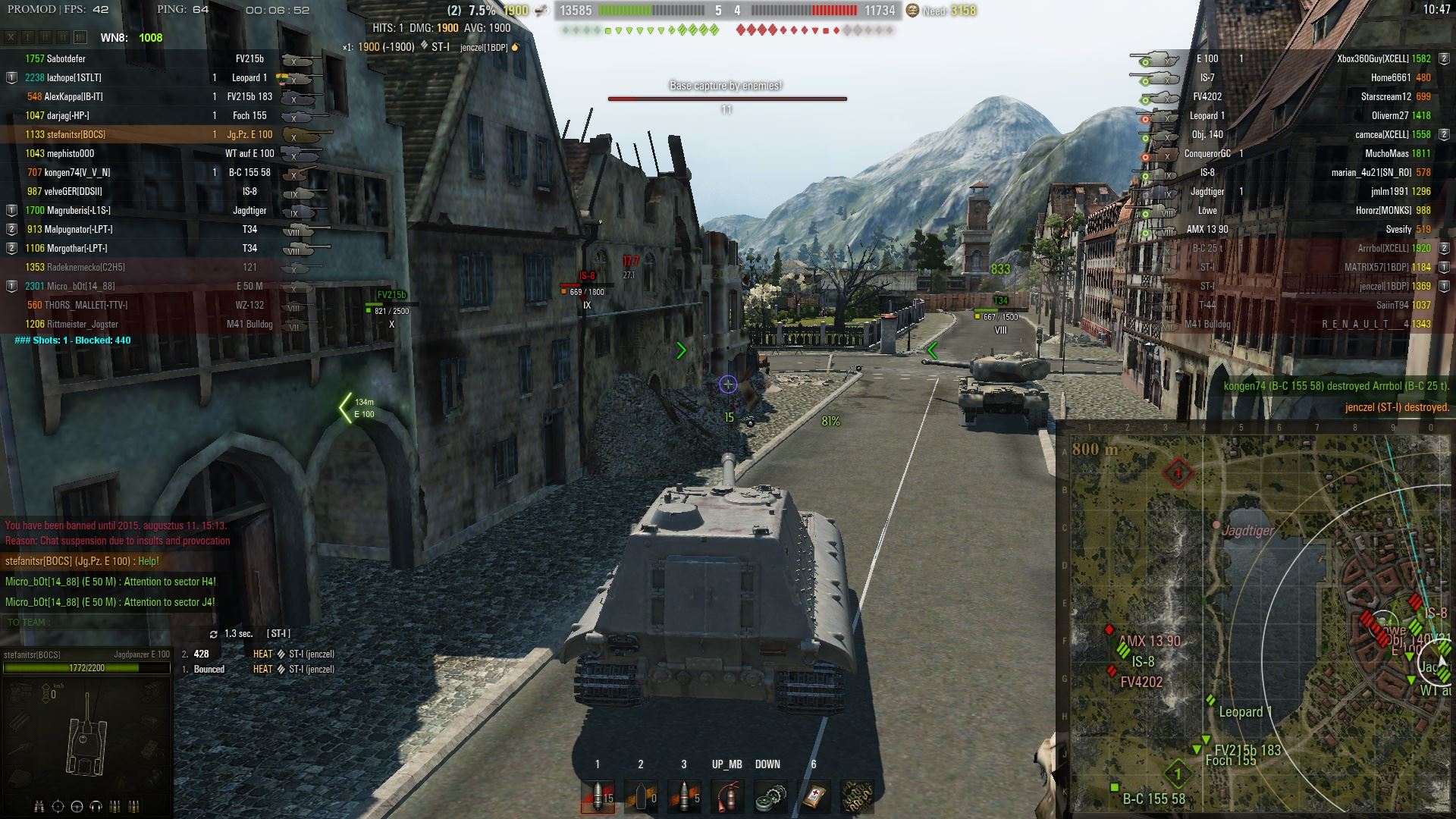The image size is (1456, 819).
Task: Select the shell slot with 5 rounds
Action: pos(684,795)
